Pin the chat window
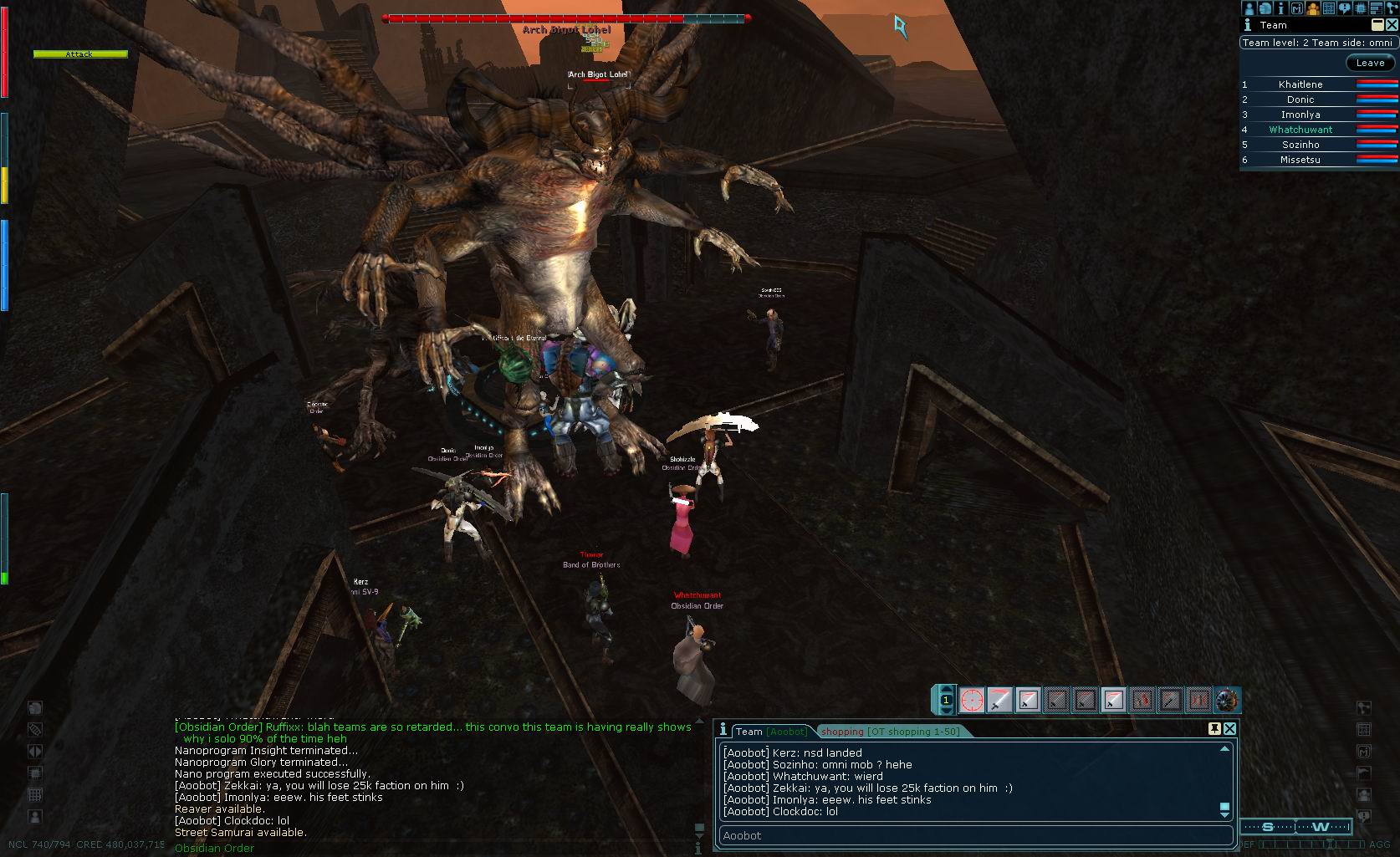This screenshot has width=1400, height=857. point(1214,729)
